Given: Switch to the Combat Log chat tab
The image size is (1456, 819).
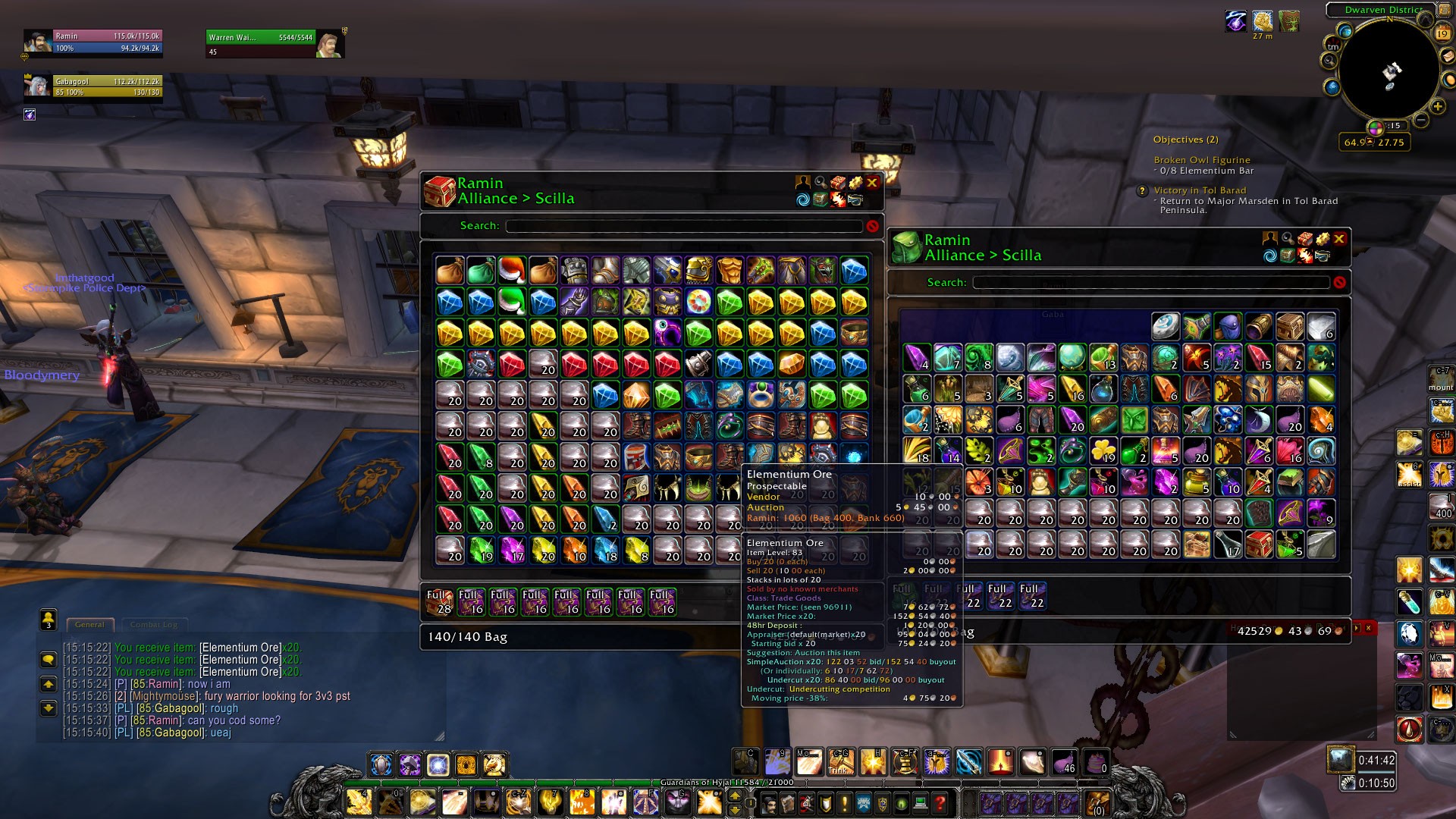Looking at the screenshot, I should coord(154,625).
